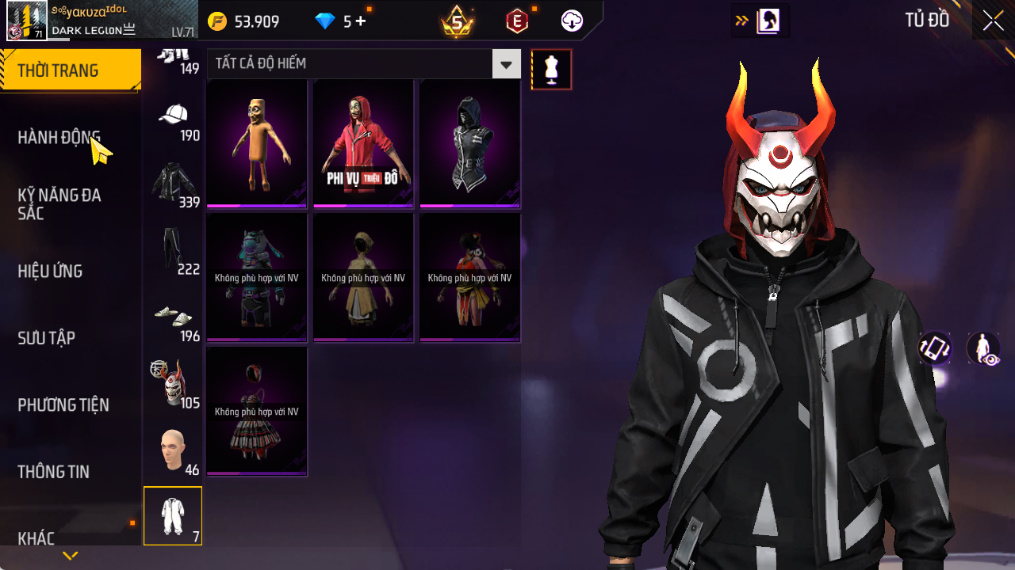The image size is (1015, 570).
Task: Open the HÀNH ĐỘNG category
Action: [x=60, y=137]
